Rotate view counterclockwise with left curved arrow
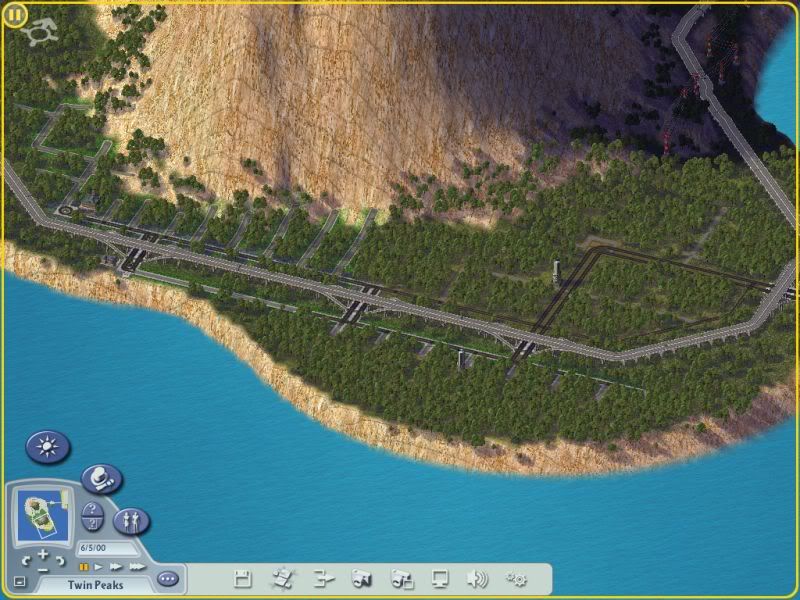Image resolution: width=800 pixels, height=600 pixels. (25, 561)
